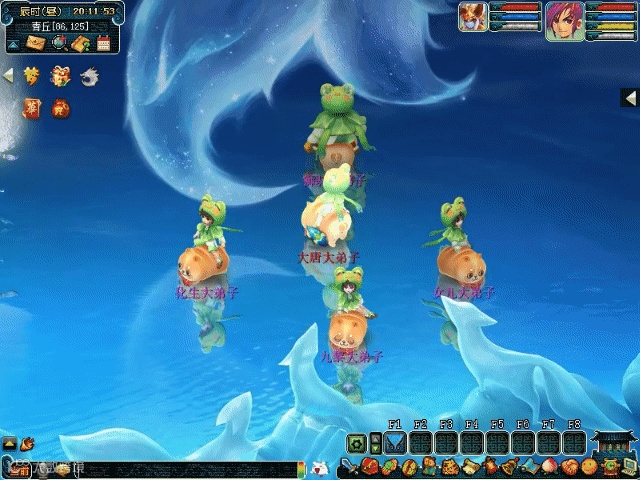
Task: Select the red-haired character portrait
Action: pos(561,19)
